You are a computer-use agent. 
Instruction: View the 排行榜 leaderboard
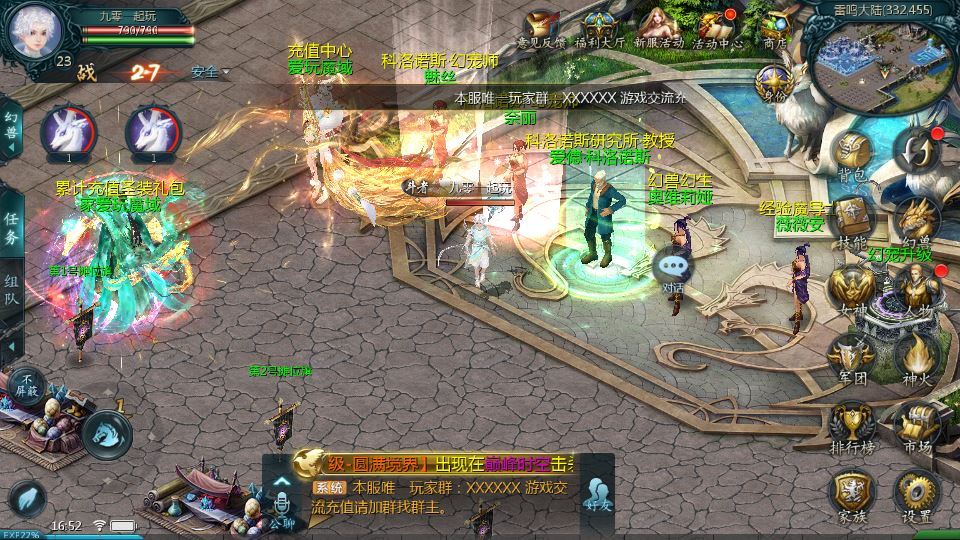click(852, 425)
